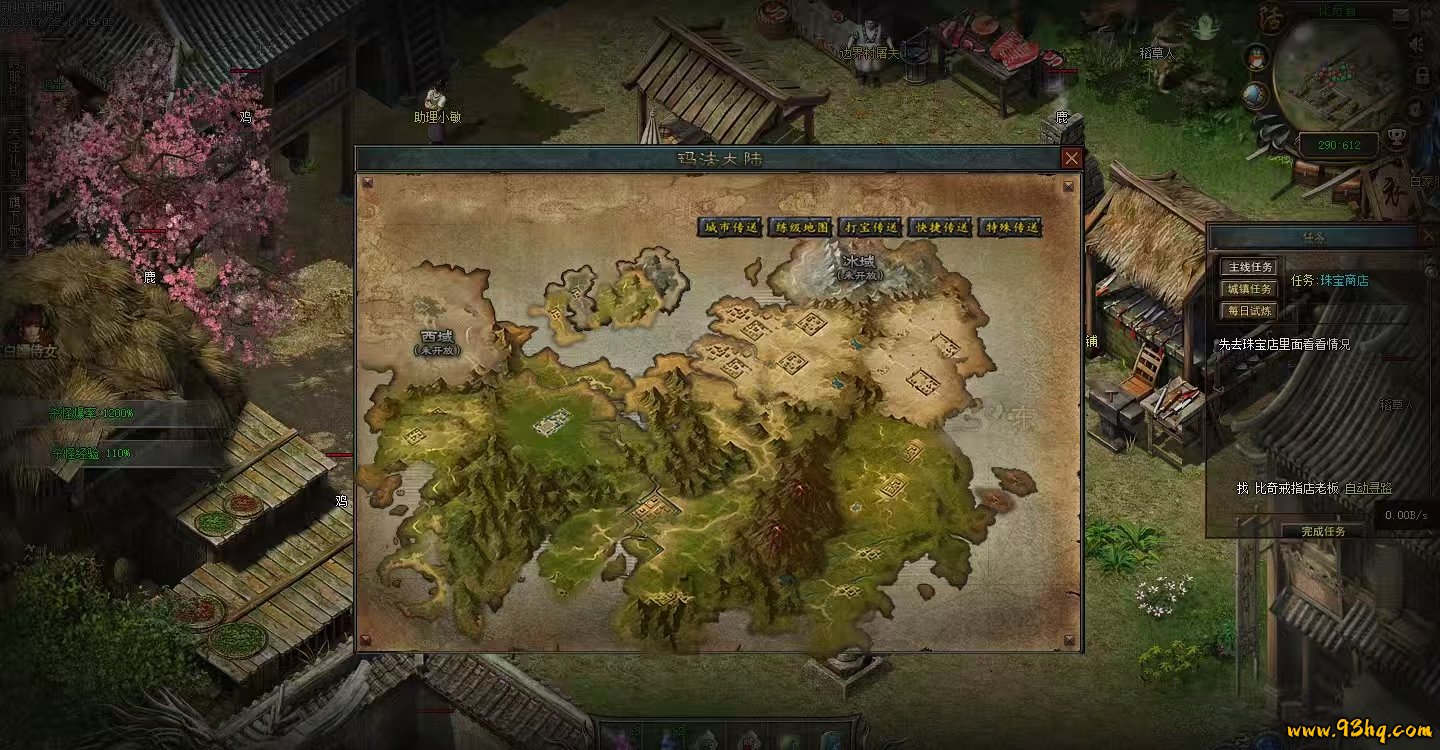The width and height of the screenshot is (1440, 750).
Task: Choose the 打宝传送 treasure teleport button
Action: tap(870, 228)
